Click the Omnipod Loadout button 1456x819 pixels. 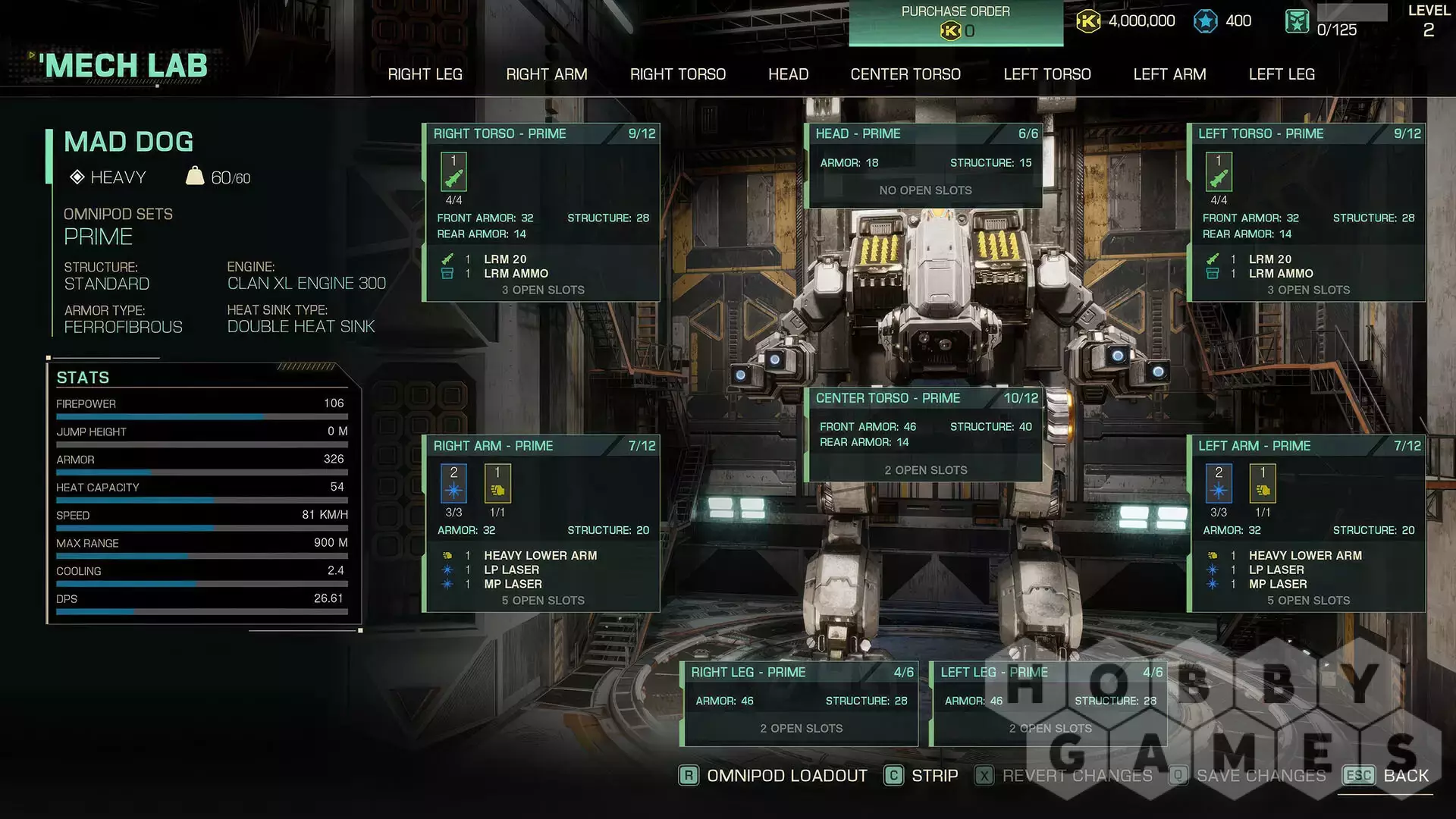(773, 776)
